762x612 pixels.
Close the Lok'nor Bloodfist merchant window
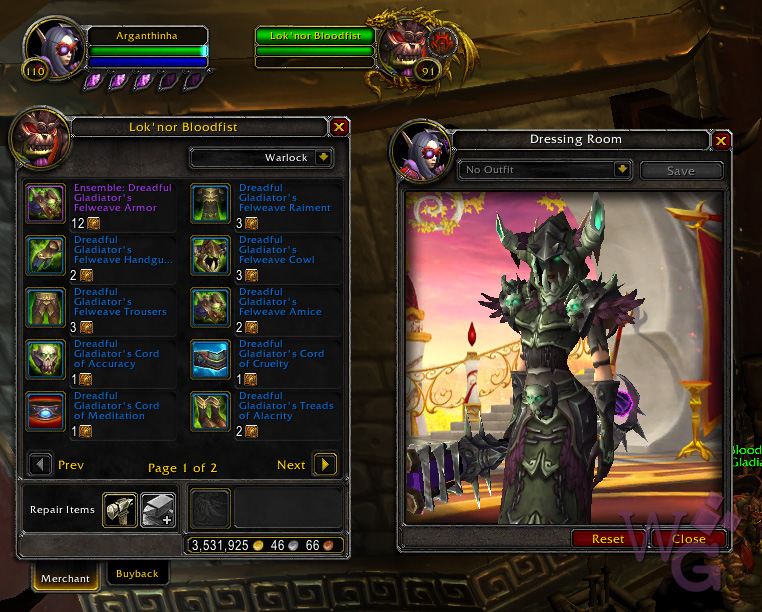pyautogui.click(x=339, y=127)
